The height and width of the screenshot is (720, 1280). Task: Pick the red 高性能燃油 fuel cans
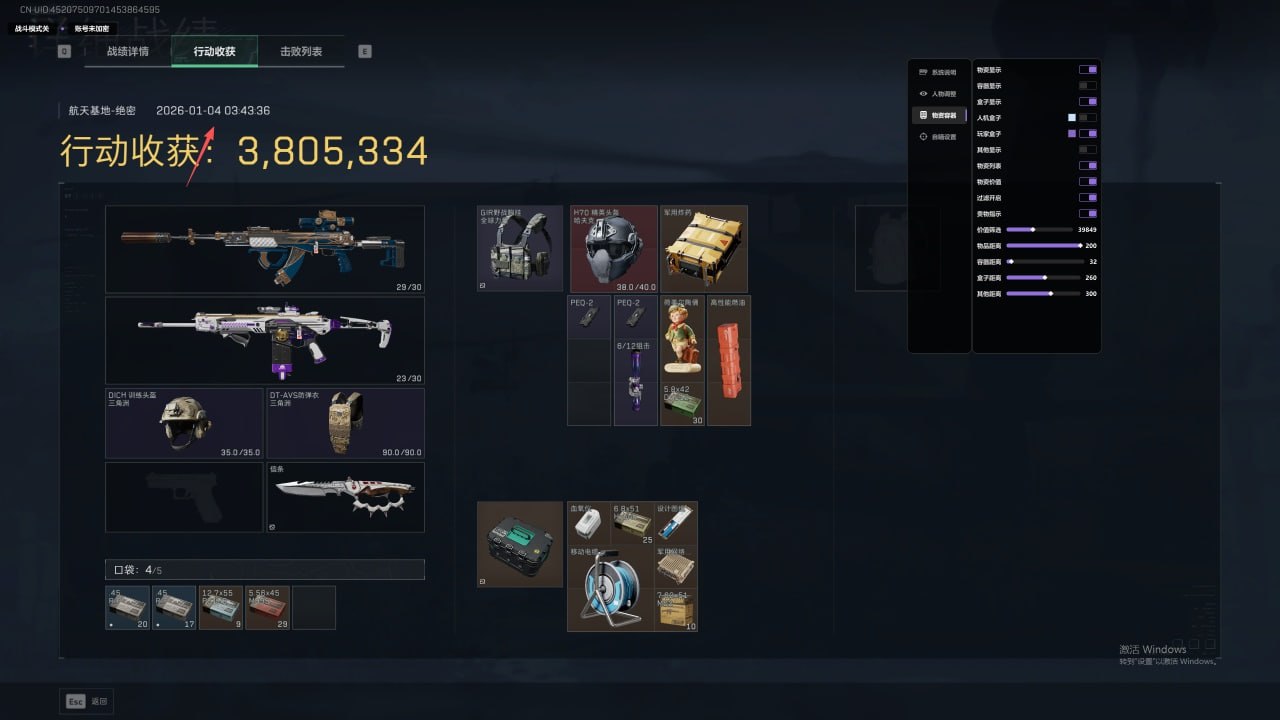[729, 360]
